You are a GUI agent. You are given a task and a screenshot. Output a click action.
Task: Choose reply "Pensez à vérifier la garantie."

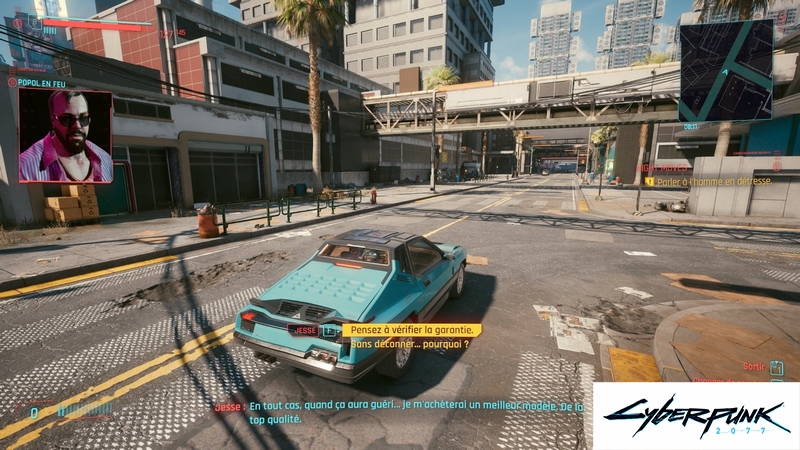tap(411, 329)
